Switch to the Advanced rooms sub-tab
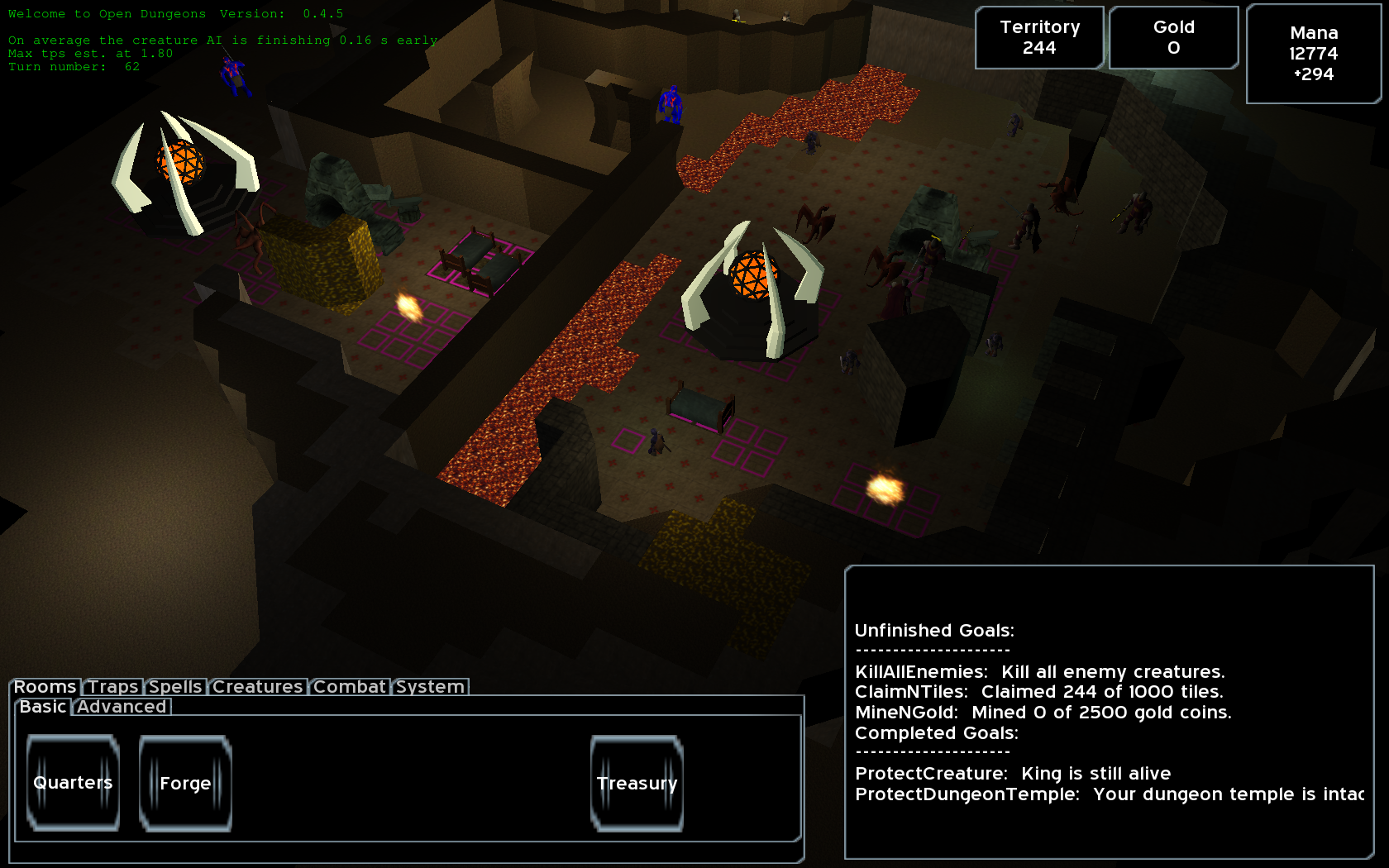Image resolution: width=1389 pixels, height=868 pixels. [x=122, y=707]
